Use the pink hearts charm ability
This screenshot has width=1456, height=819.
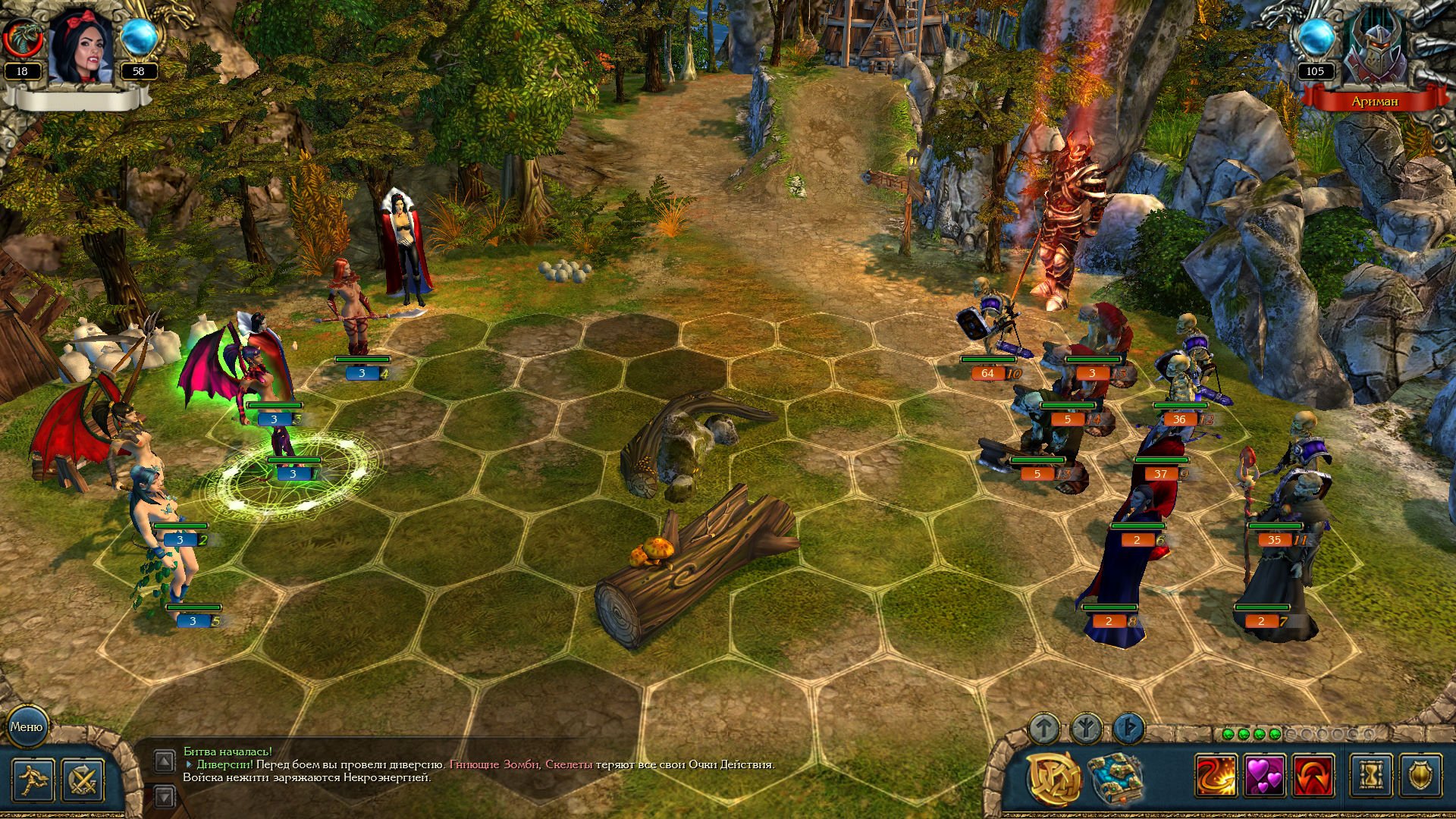click(1264, 776)
